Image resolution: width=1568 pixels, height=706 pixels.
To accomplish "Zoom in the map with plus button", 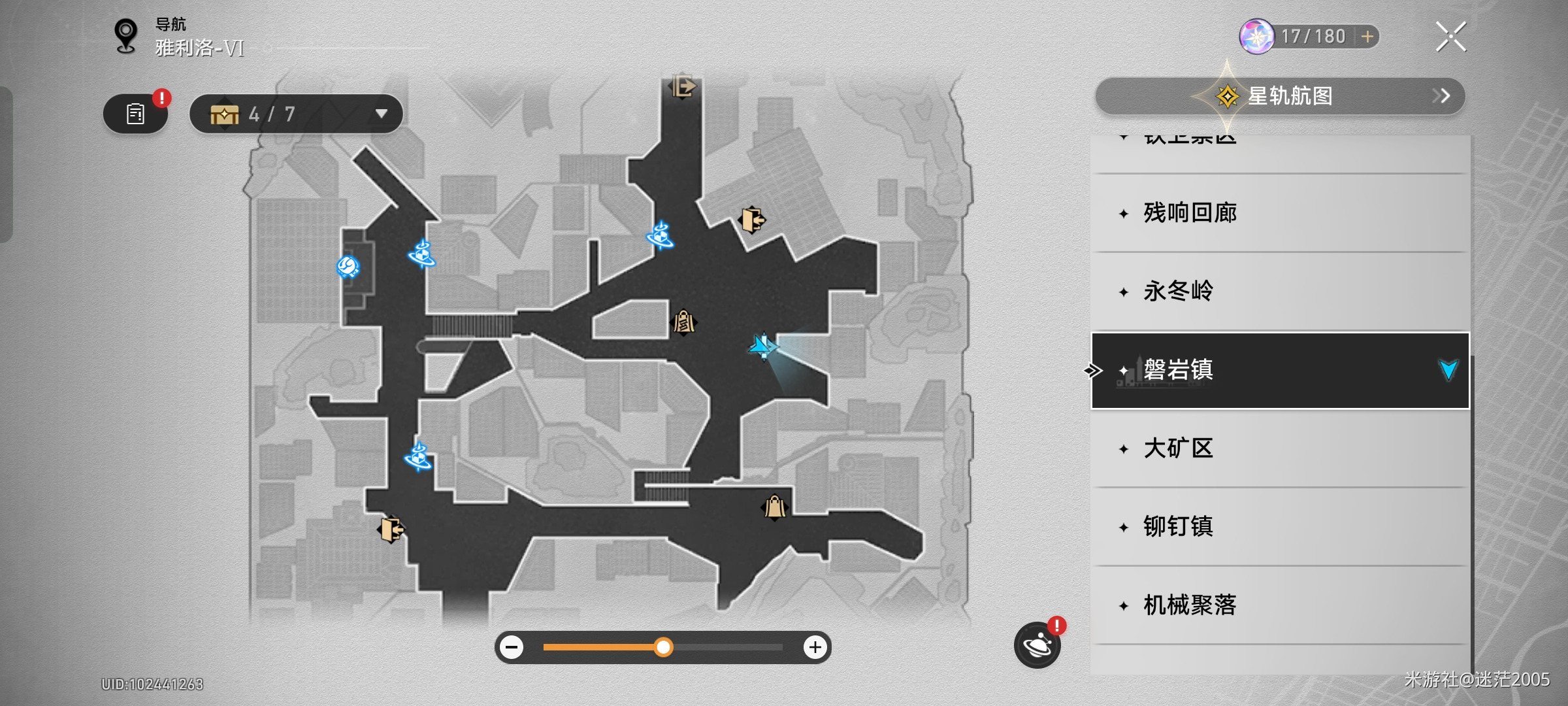I will [x=815, y=648].
